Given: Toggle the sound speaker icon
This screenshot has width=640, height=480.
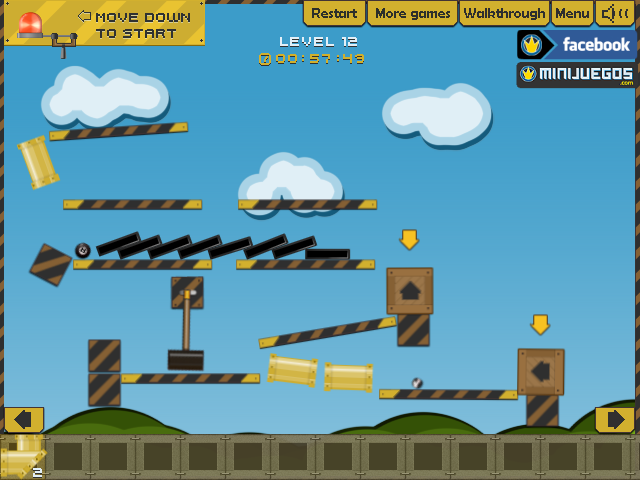Looking at the screenshot, I should [616, 13].
